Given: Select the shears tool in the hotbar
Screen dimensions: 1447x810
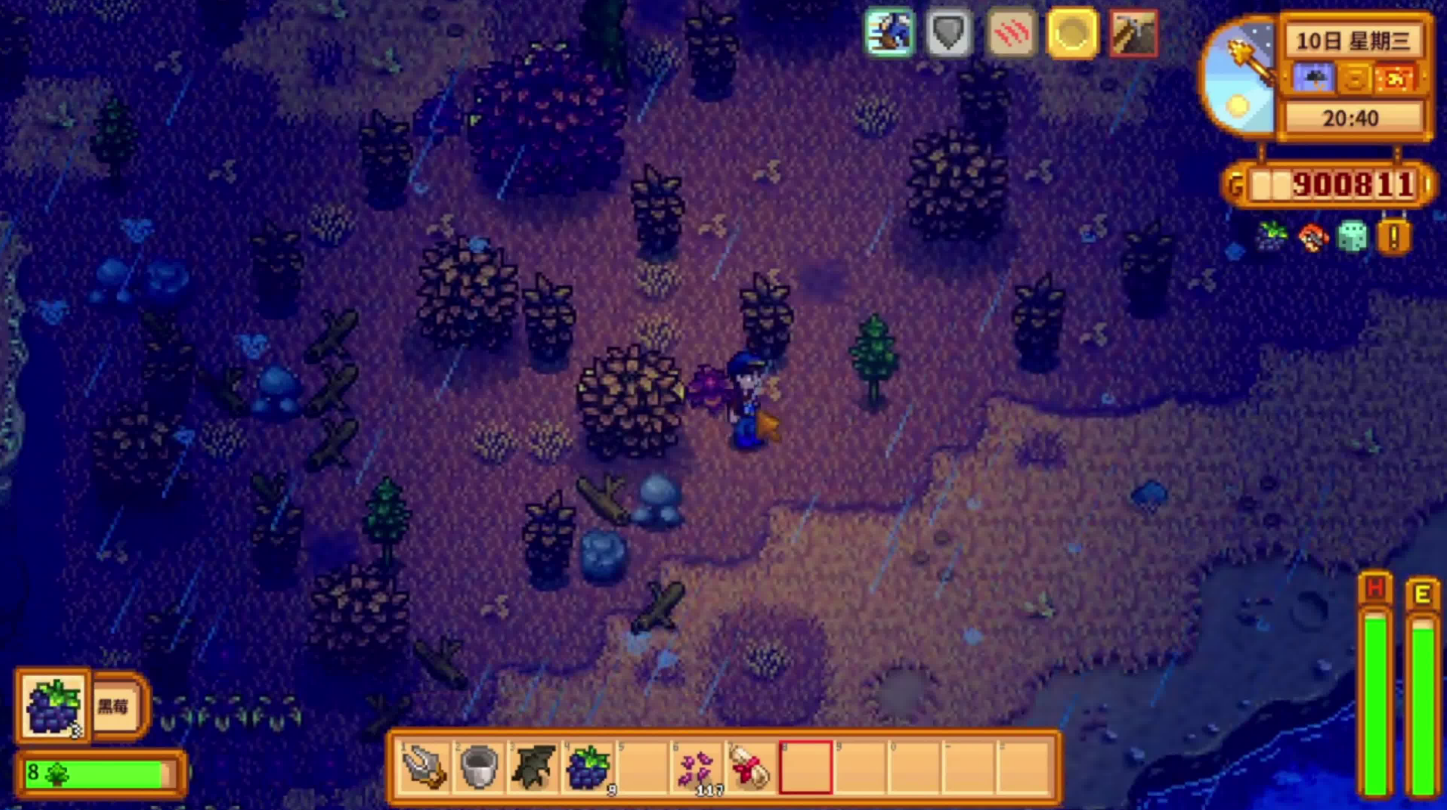Looking at the screenshot, I should coord(424,768).
